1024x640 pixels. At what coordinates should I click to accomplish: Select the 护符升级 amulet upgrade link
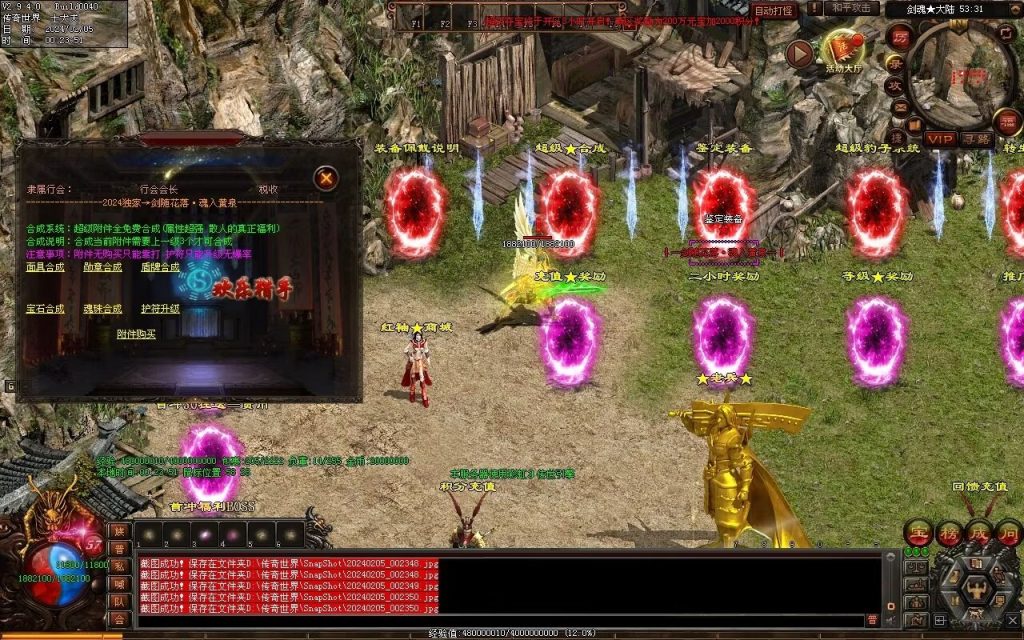pos(160,309)
